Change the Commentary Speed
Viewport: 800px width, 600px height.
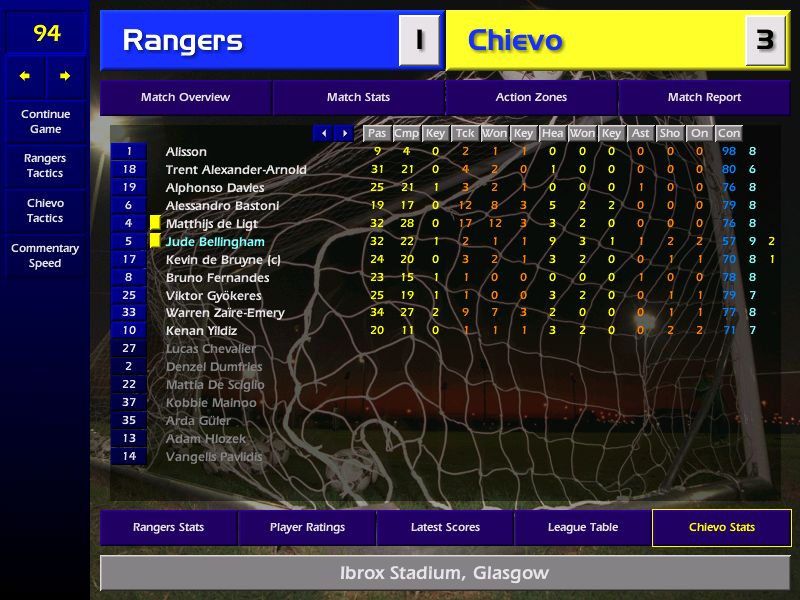pyautogui.click(x=45, y=256)
